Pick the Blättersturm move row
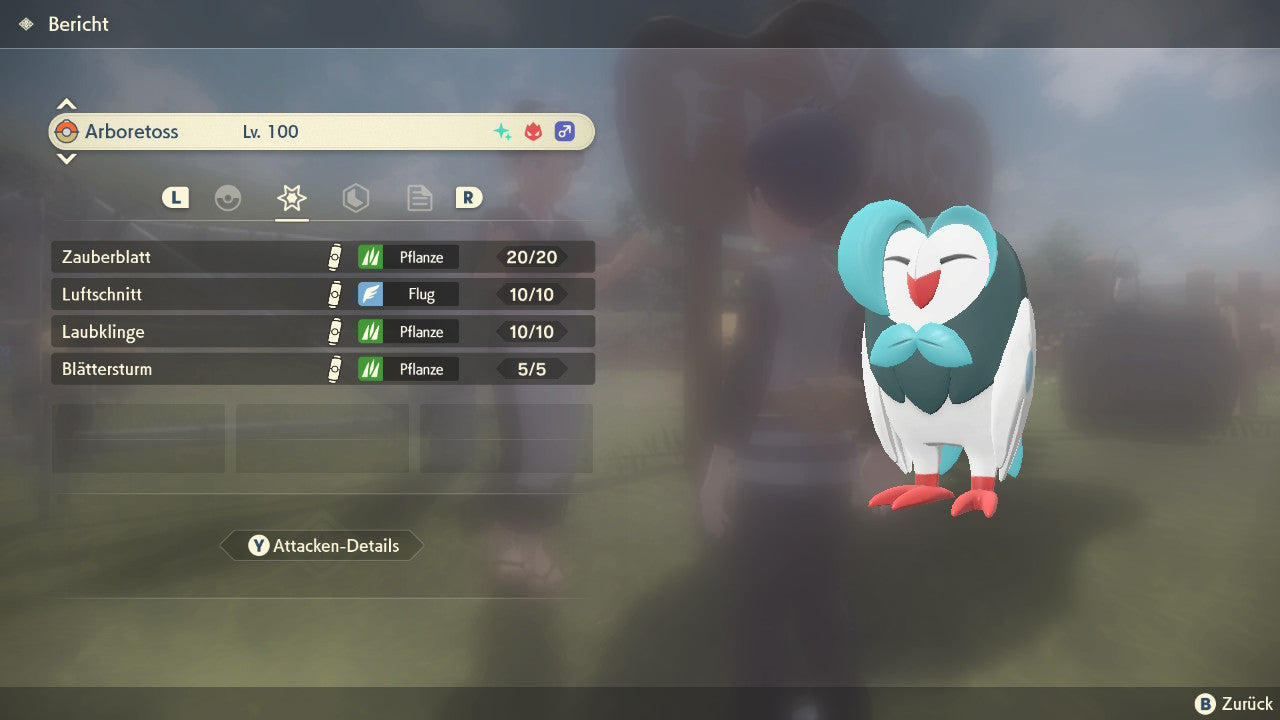 (x=322, y=370)
